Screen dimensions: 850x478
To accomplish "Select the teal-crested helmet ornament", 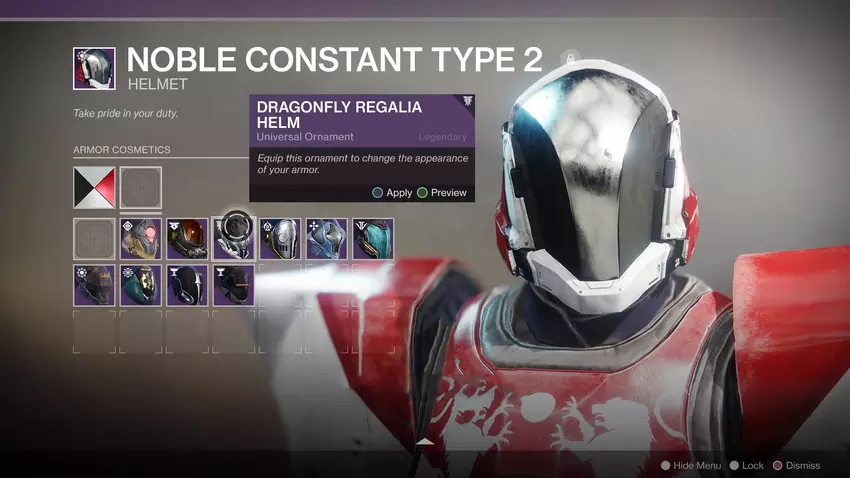I will [373, 239].
